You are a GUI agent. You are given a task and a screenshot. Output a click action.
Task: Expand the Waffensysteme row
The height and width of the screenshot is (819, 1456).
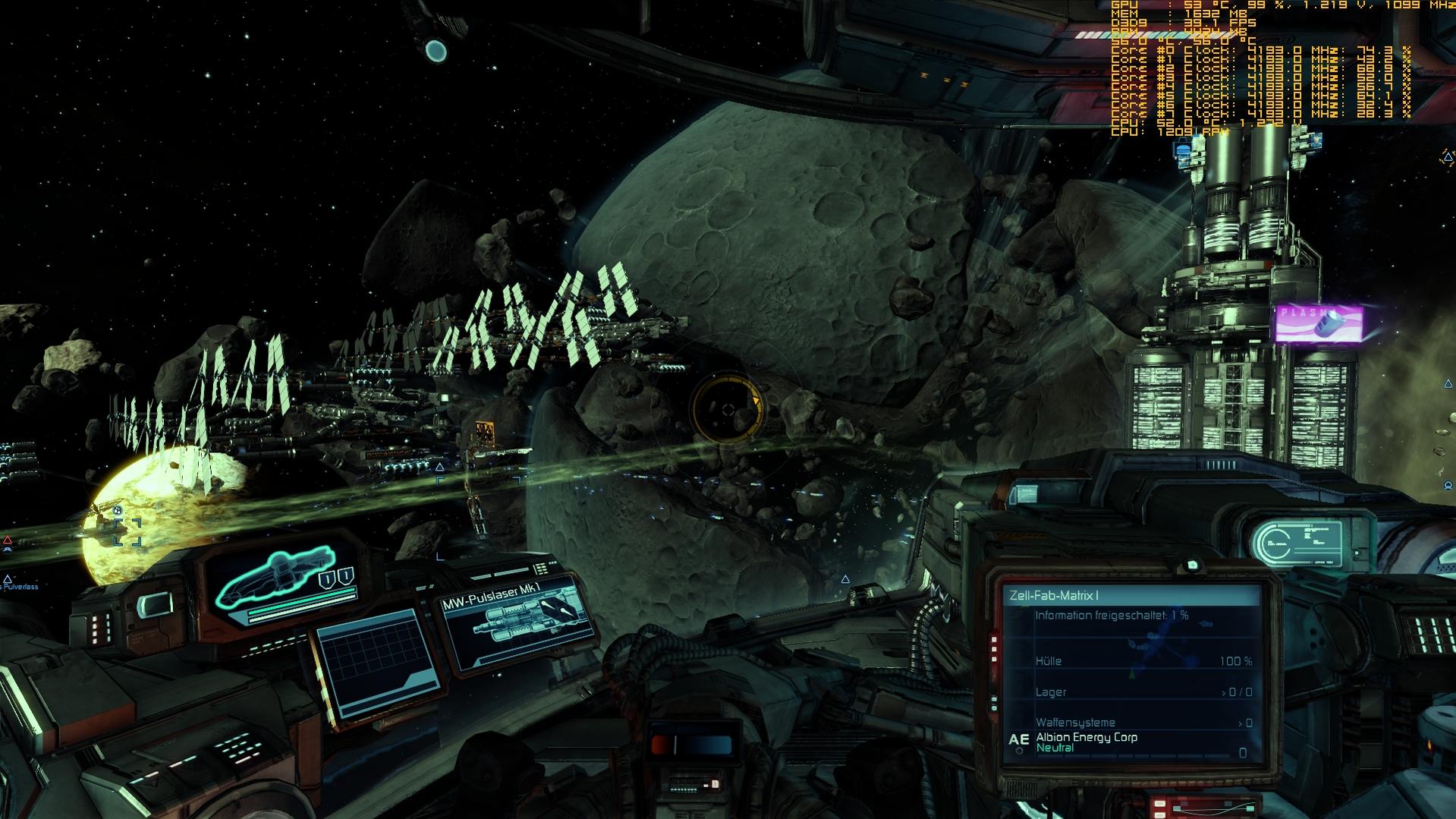point(1143,723)
